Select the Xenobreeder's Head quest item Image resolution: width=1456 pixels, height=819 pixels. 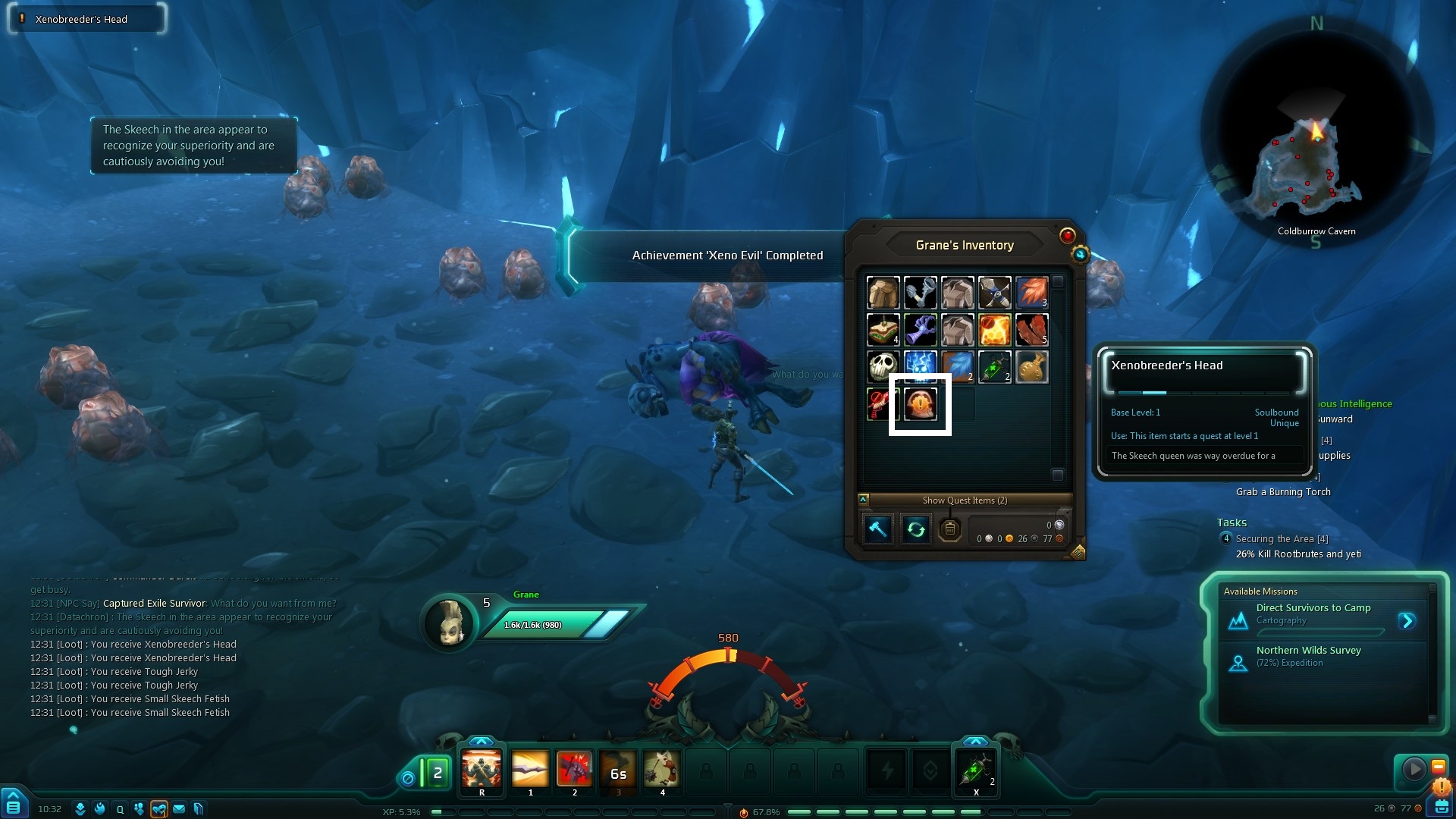point(920,404)
